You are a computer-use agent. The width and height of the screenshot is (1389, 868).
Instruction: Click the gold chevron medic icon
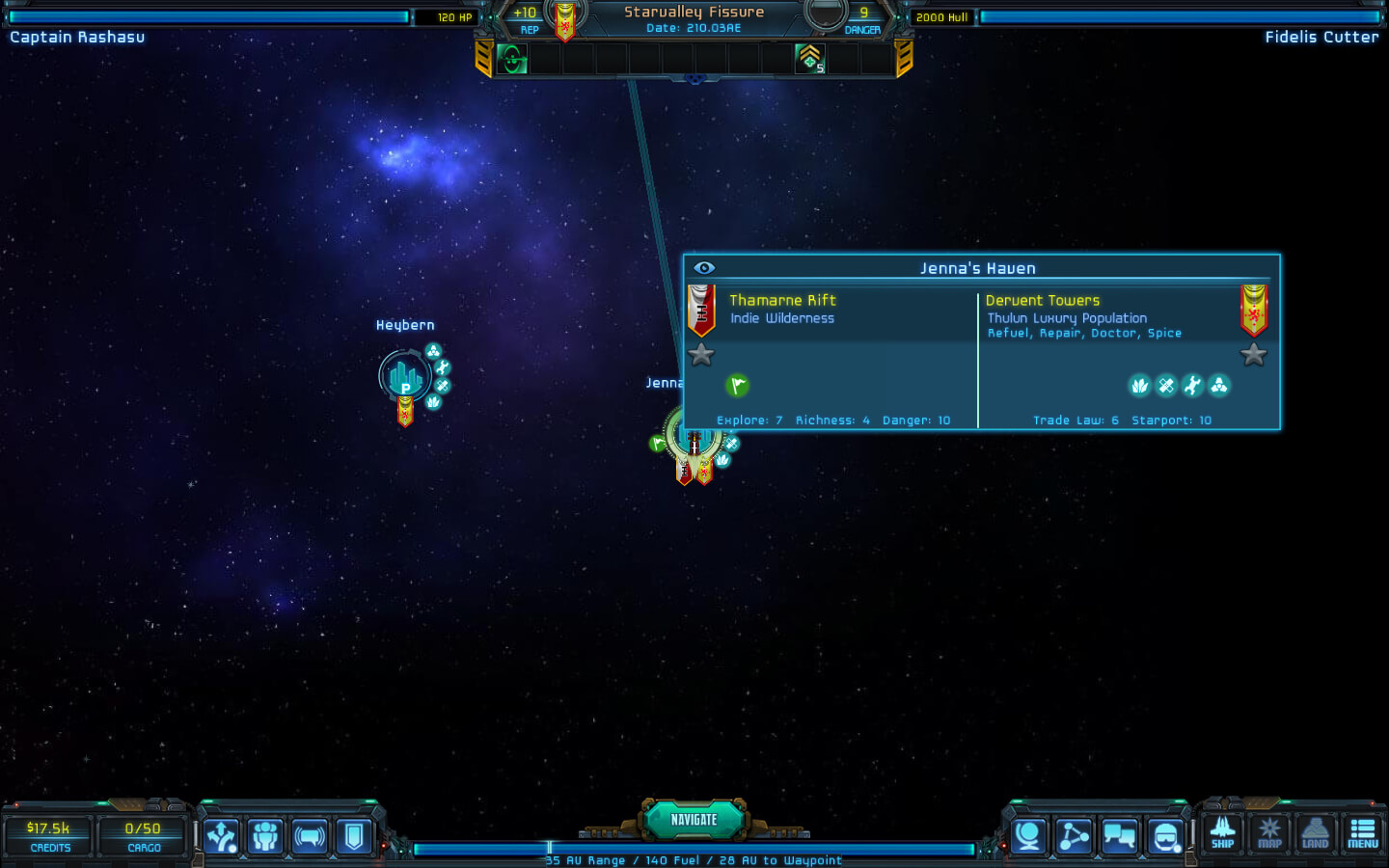809,60
